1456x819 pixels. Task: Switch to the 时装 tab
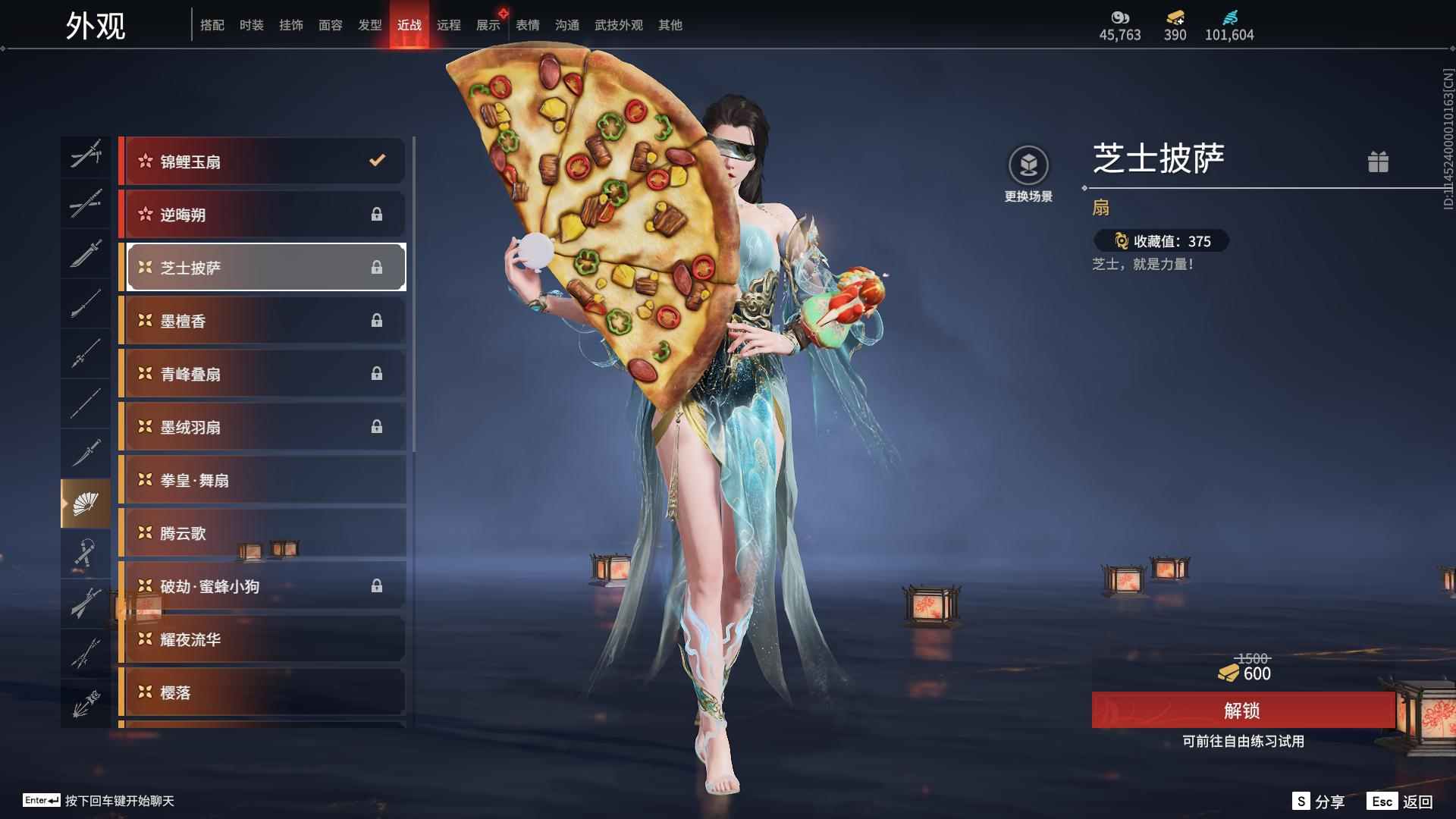point(252,25)
